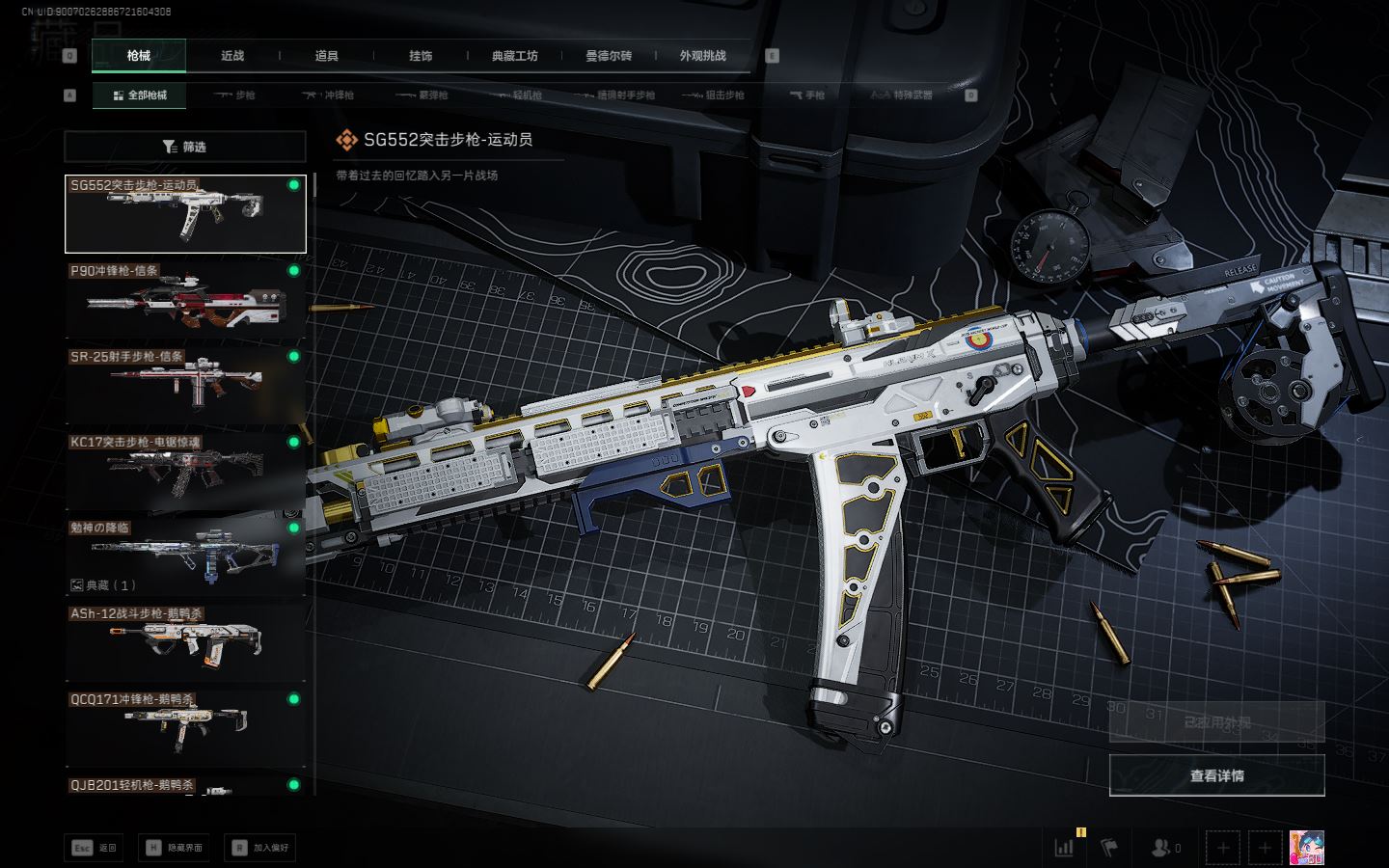The image size is (1389, 868).
Task: Filter list to 狙击步枪 sniper rifles
Action: (713, 95)
